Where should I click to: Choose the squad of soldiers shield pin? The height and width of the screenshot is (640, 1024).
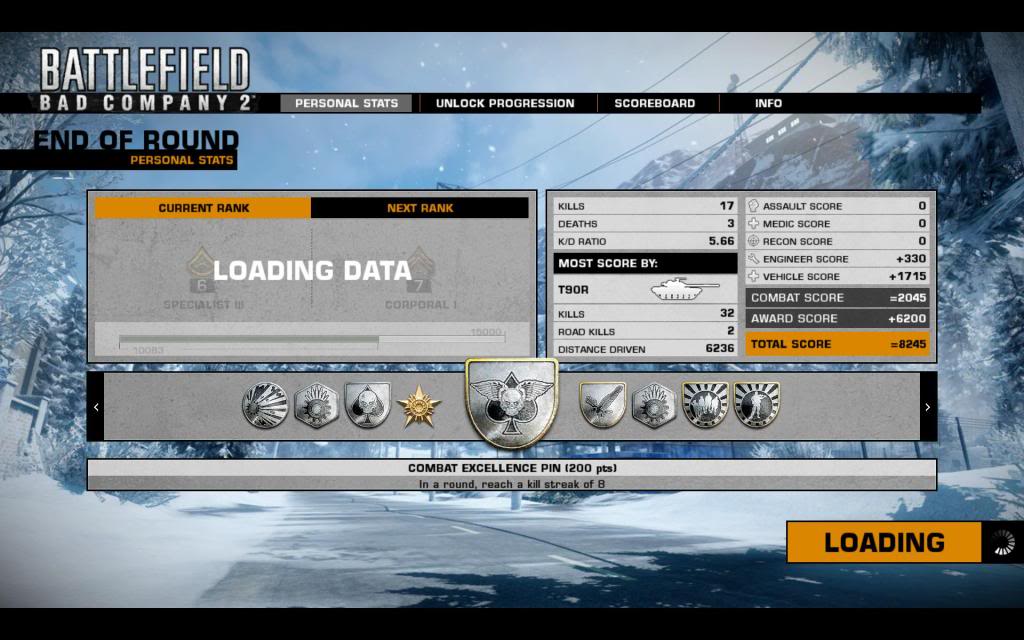point(705,405)
